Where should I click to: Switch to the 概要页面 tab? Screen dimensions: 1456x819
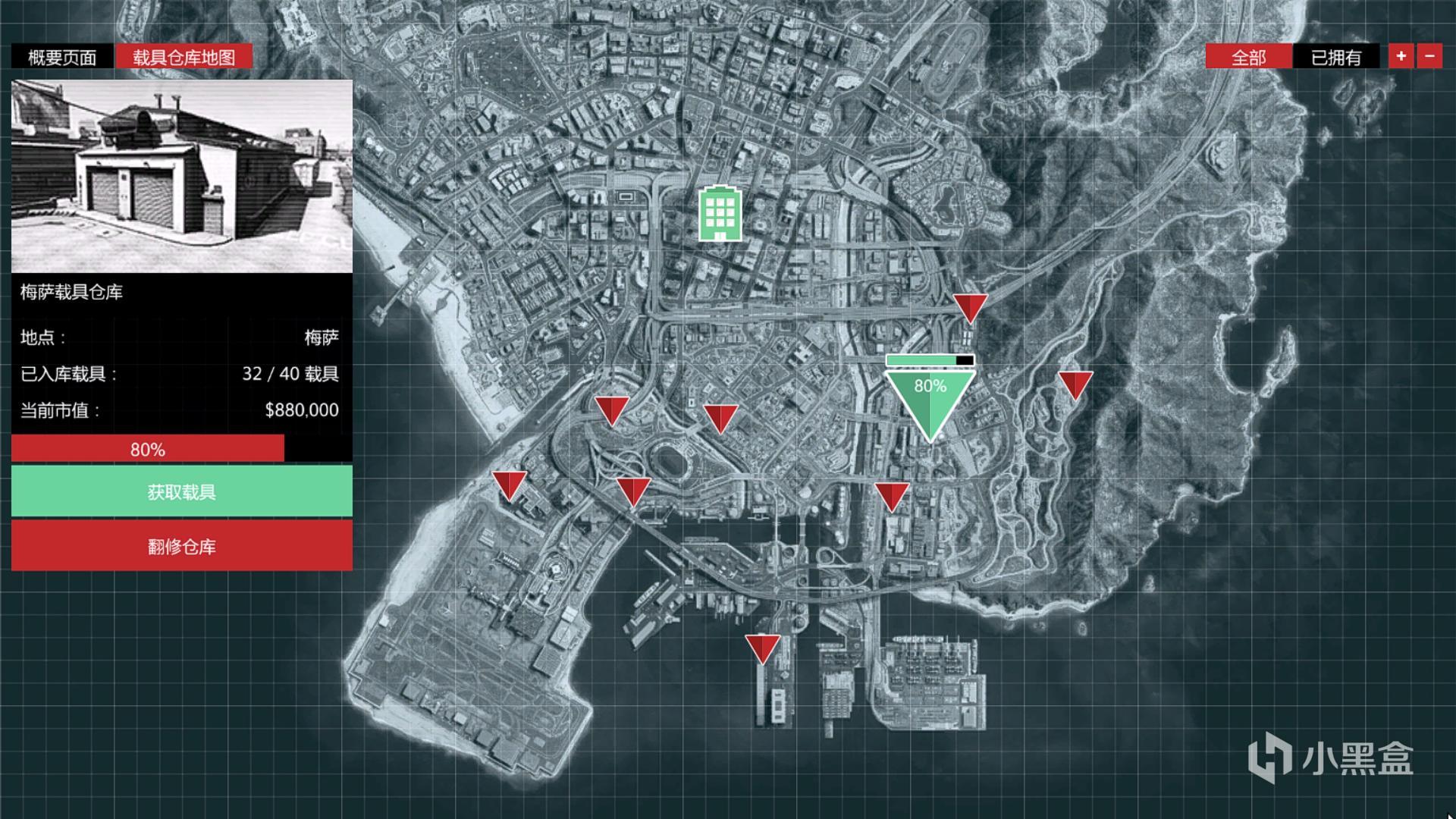click(x=62, y=57)
